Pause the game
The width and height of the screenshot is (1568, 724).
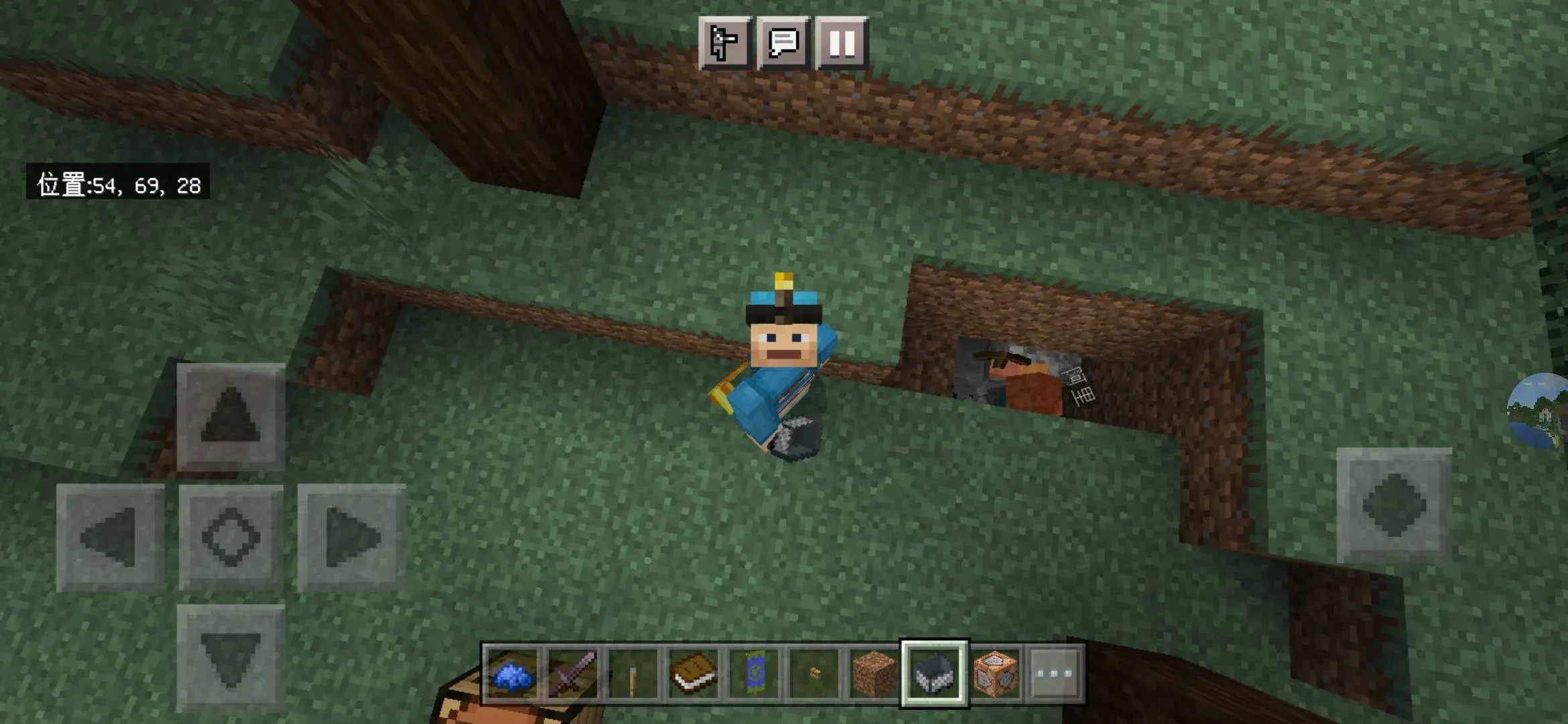[842, 44]
